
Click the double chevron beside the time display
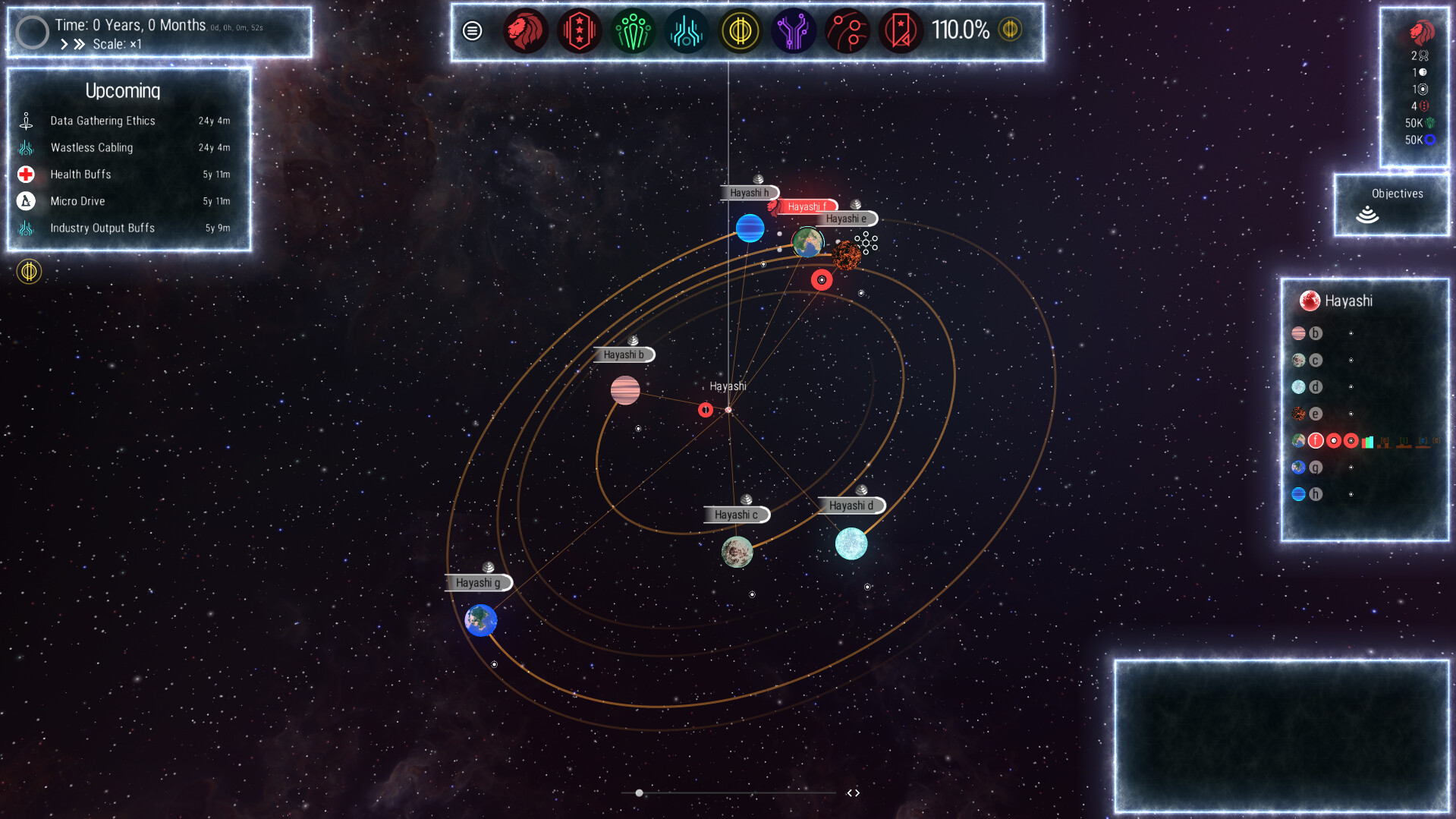(x=79, y=43)
